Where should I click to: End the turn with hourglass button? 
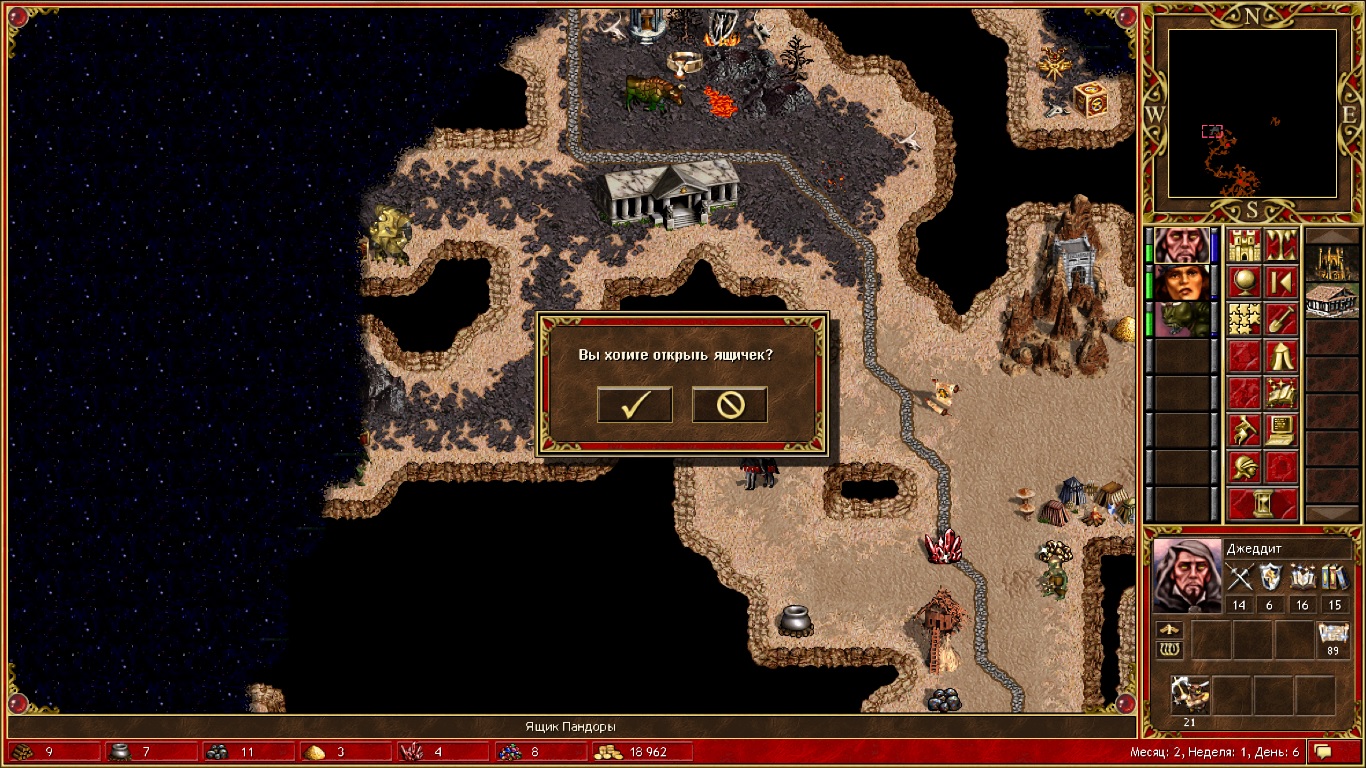coord(1263,504)
